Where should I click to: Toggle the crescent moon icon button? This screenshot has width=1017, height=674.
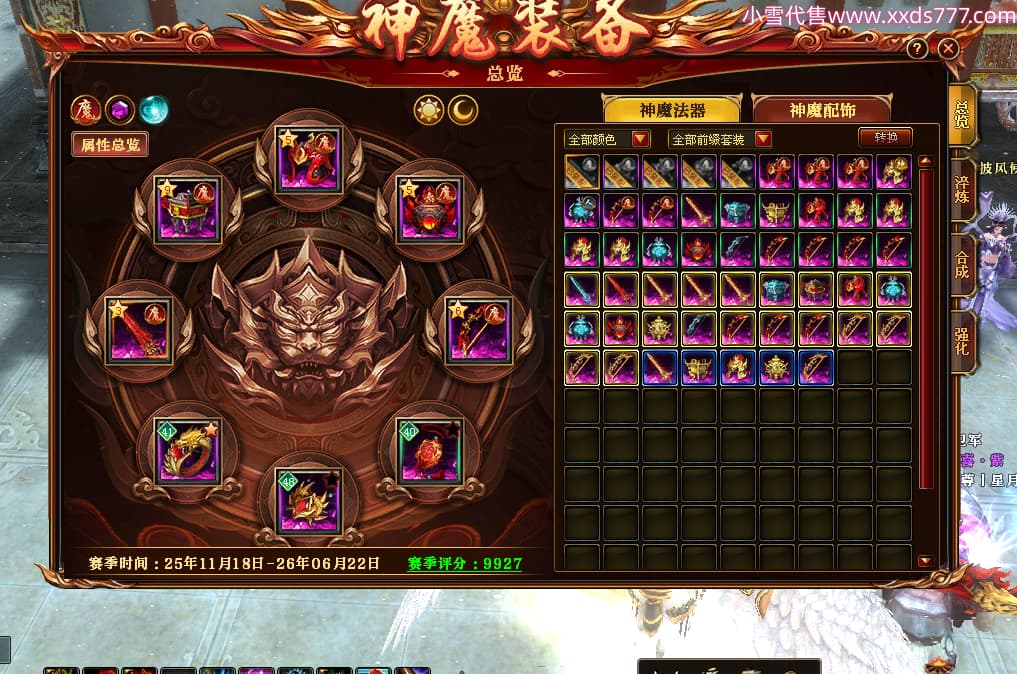(x=462, y=110)
